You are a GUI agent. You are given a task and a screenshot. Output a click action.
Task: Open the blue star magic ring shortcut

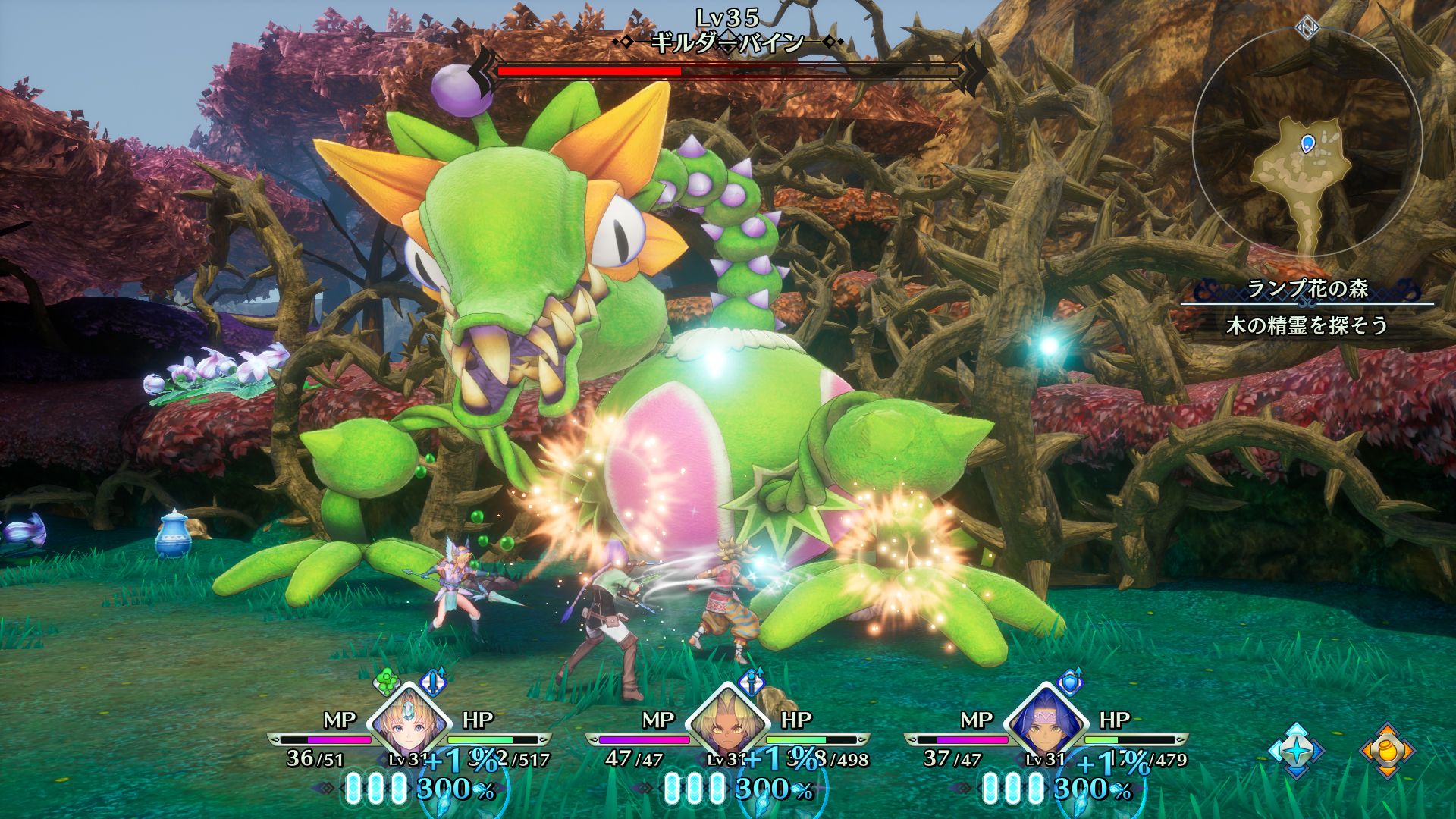pos(1297,751)
